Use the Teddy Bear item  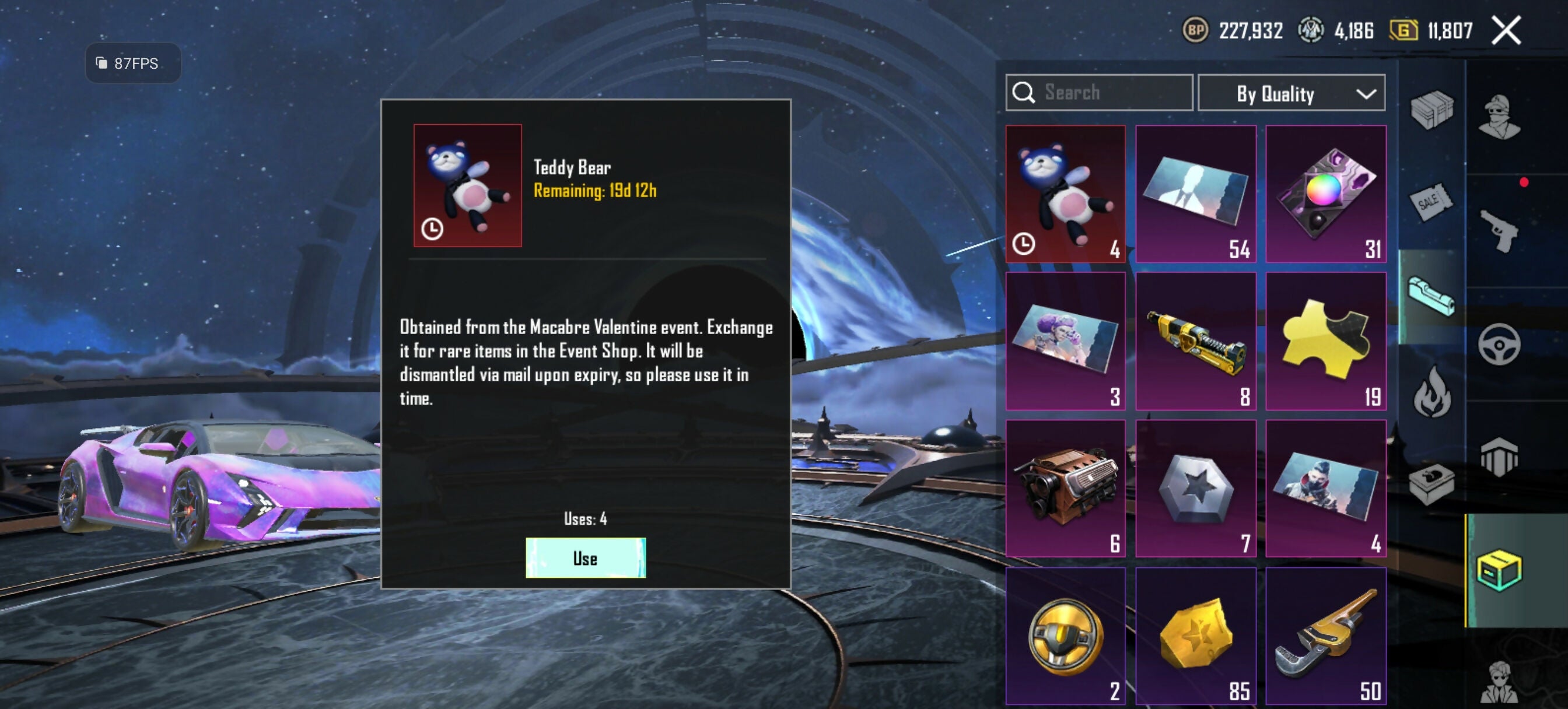[x=585, y=557]
